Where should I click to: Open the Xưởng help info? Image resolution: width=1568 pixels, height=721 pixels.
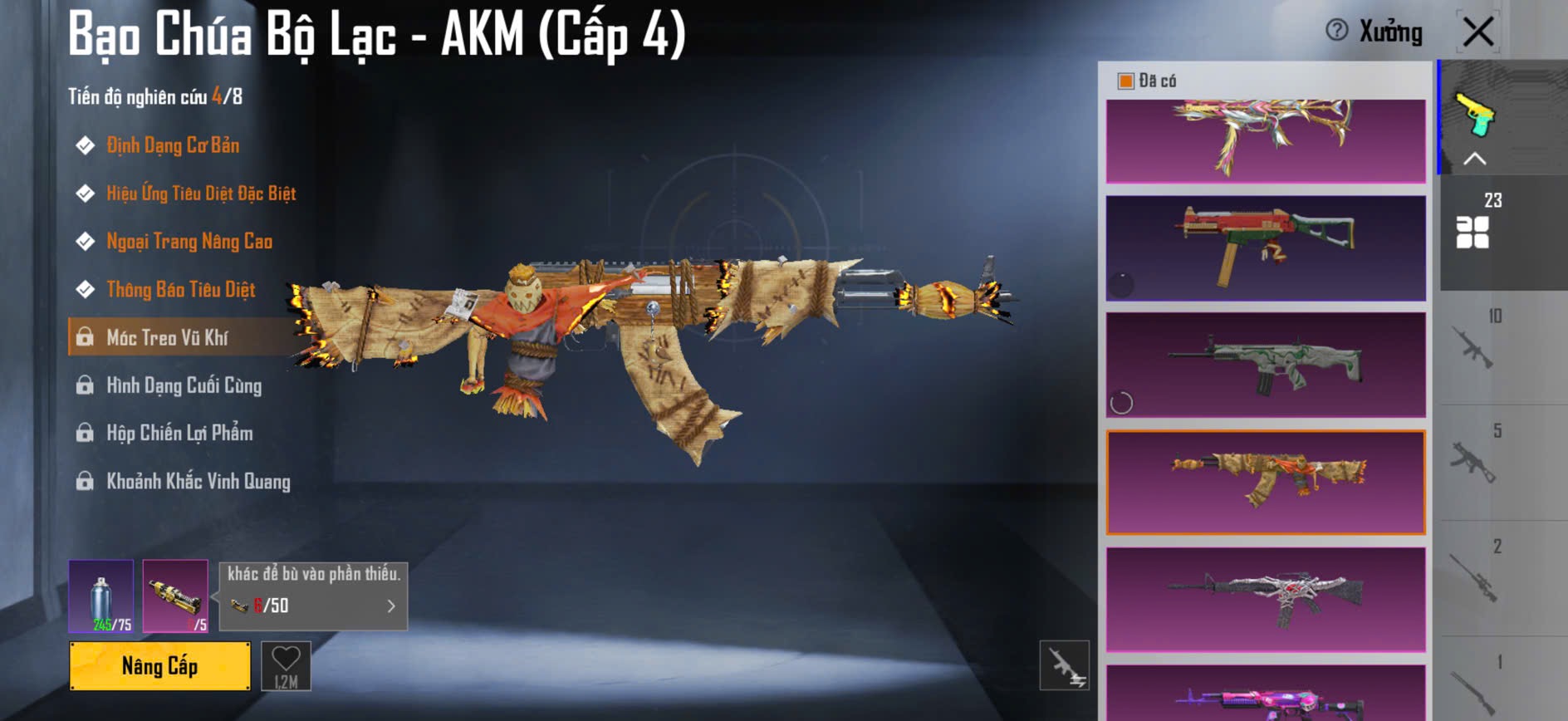click(1337, 31)
